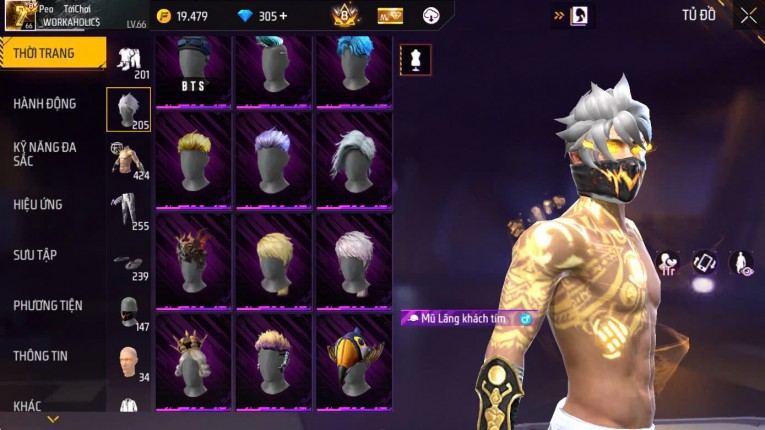Open the Phương Tiện category
This screenshot has width=765, height=430.
click(x=48, y=305)
